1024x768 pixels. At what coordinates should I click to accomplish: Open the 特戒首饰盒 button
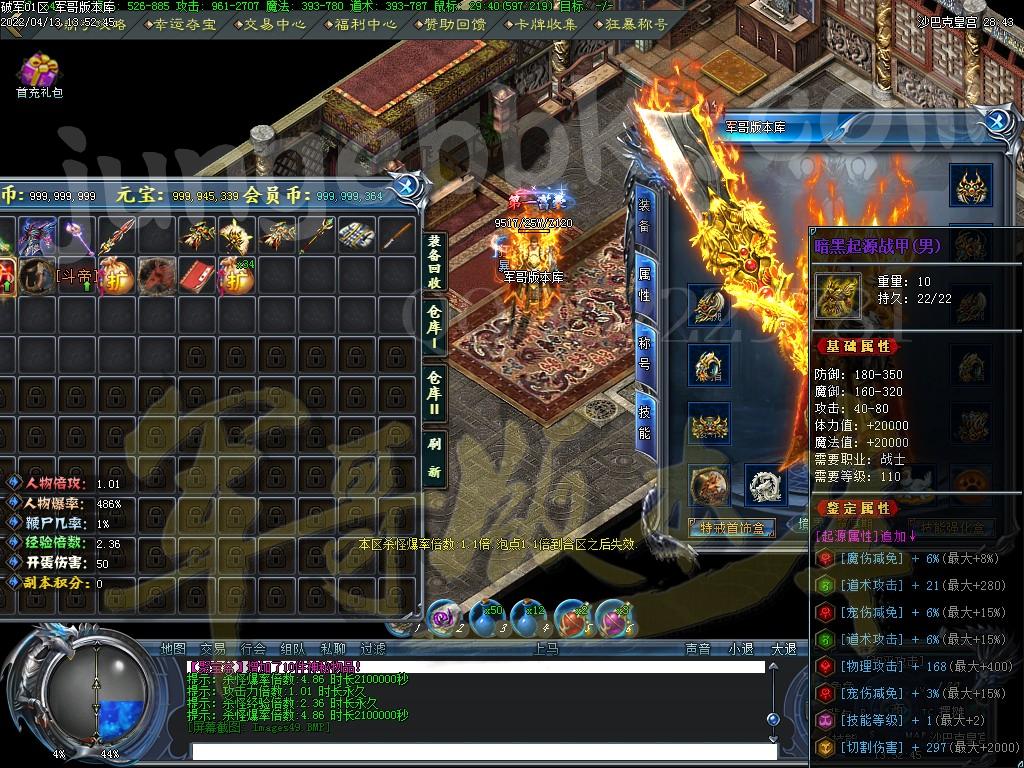pos(732,528)
